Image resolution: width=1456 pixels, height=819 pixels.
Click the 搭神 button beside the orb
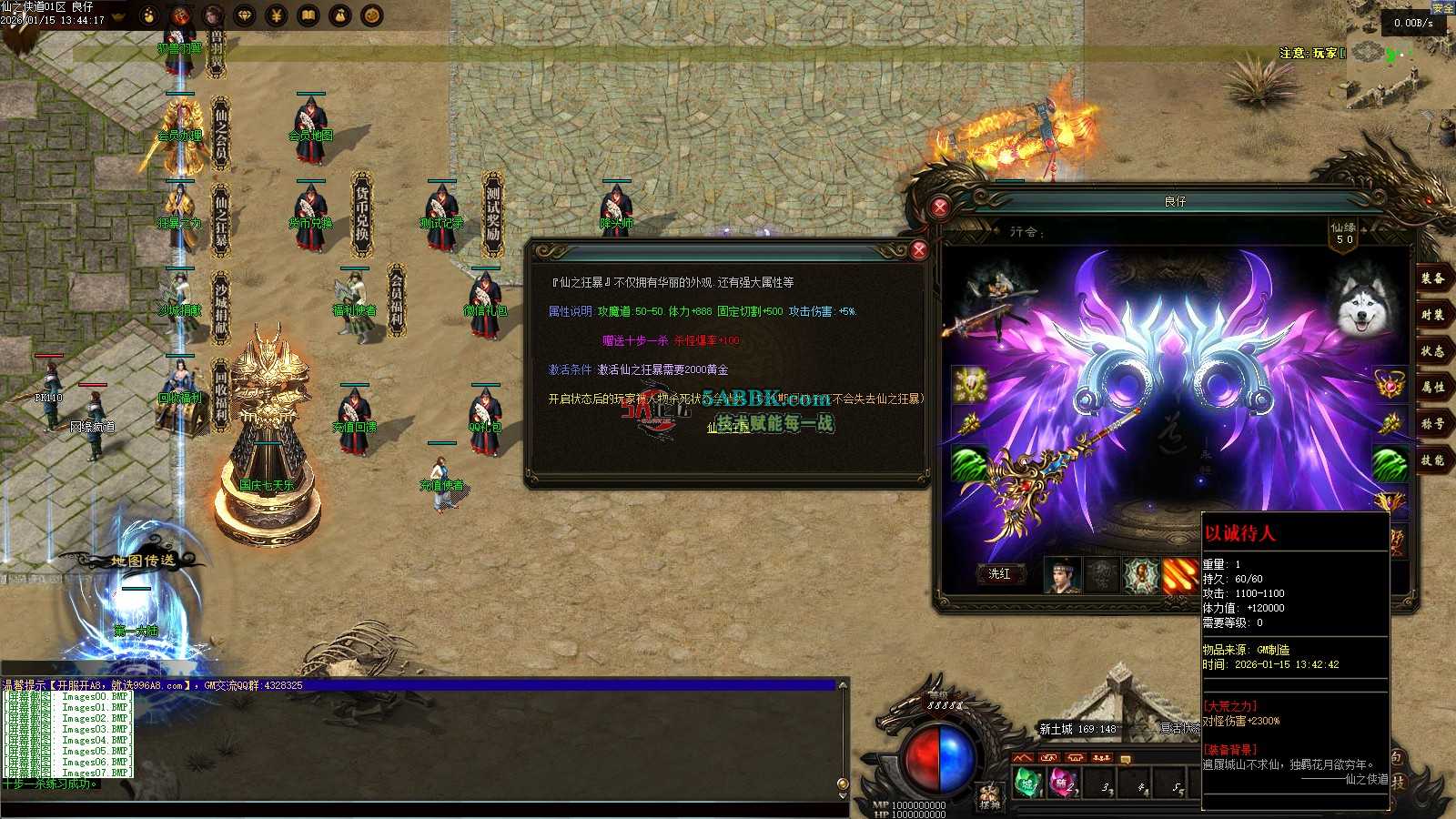click(x=989, y=797)
